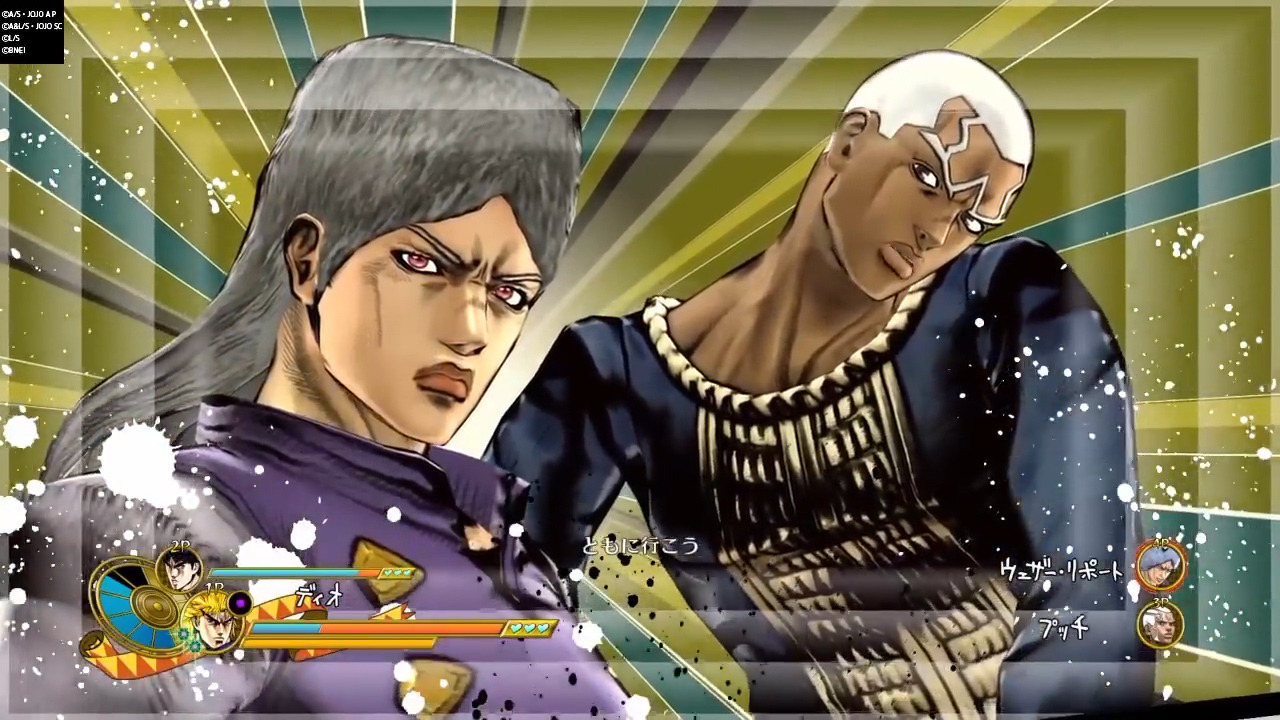
Task: Select the 3P Pucci portrait icon
Action: pyautogui.click(x=1161, y=625)
